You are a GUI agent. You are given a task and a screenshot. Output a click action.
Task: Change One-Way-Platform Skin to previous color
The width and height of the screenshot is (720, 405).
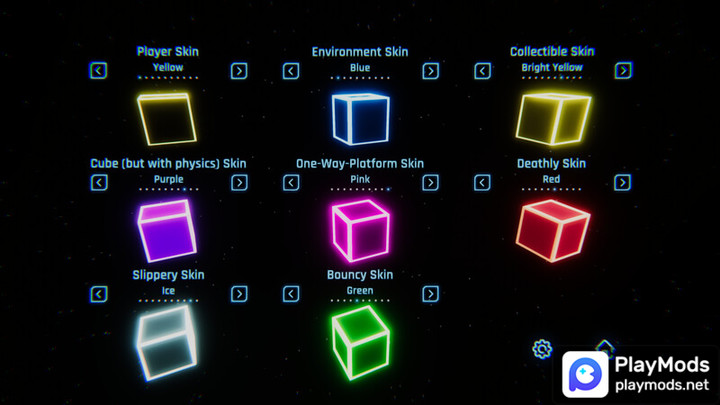[291, 182]
